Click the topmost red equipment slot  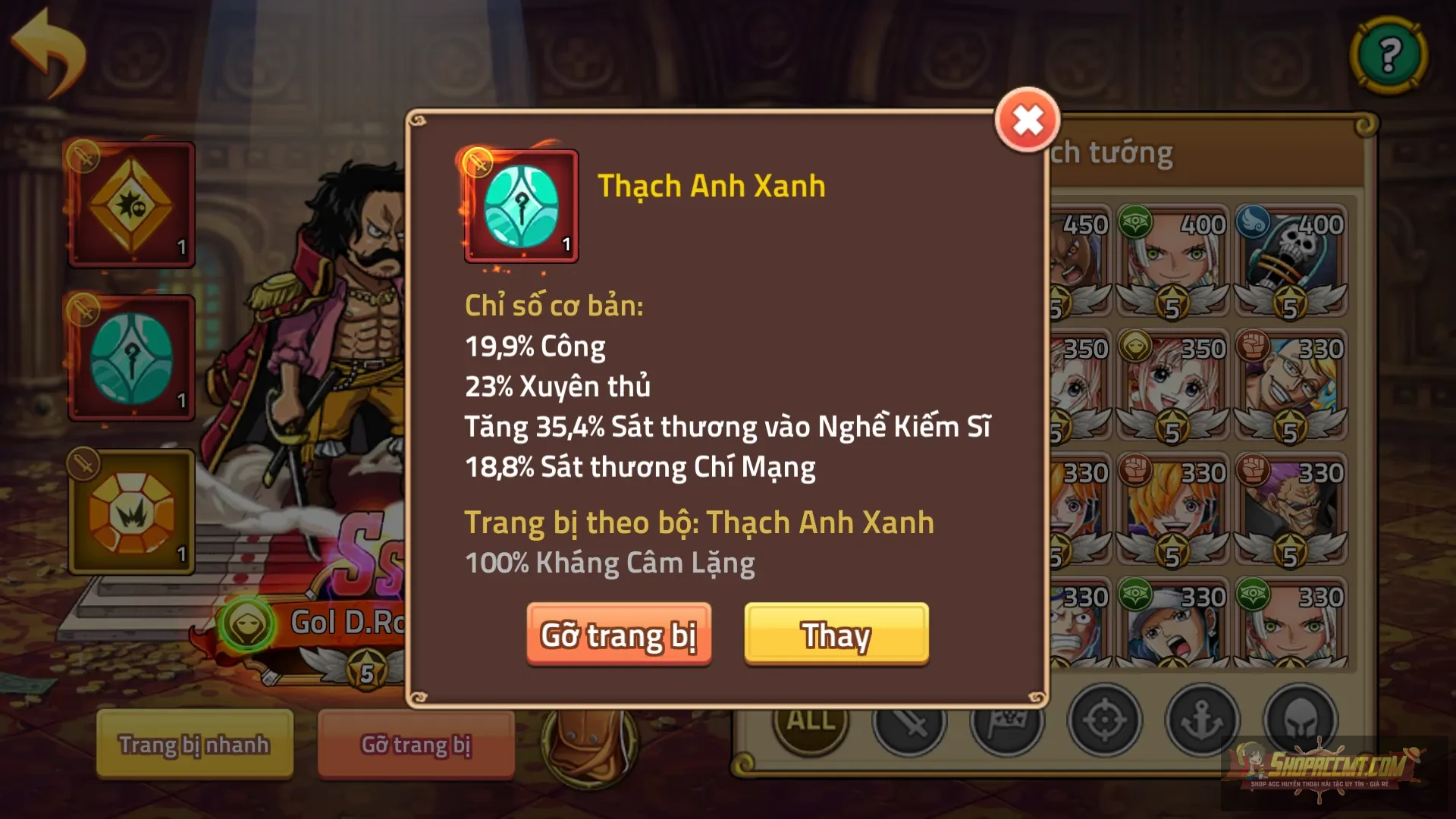[132, 203]
